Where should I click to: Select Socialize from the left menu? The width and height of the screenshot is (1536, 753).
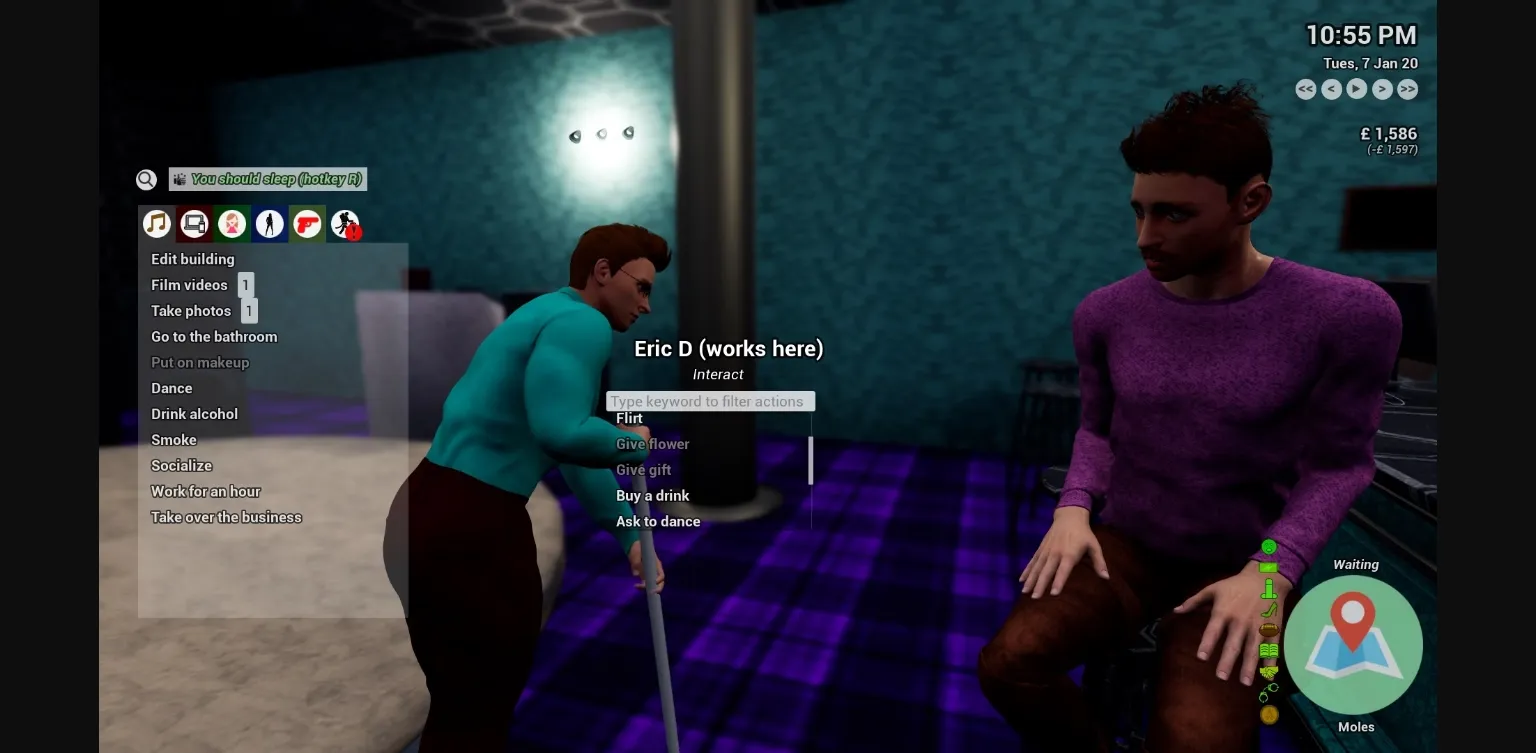tap(181, 465)
